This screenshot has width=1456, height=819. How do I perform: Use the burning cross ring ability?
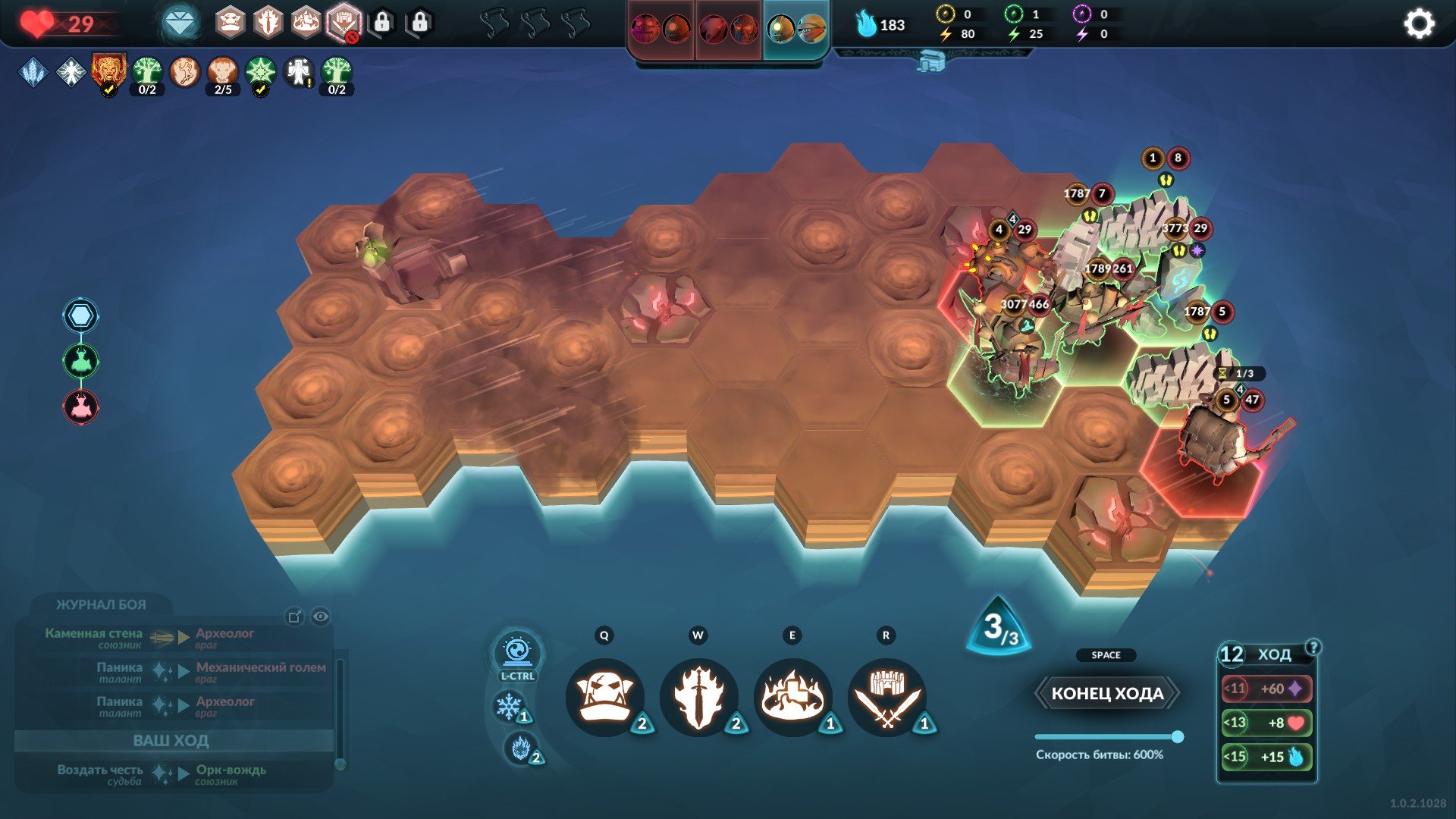click(792, 696)
